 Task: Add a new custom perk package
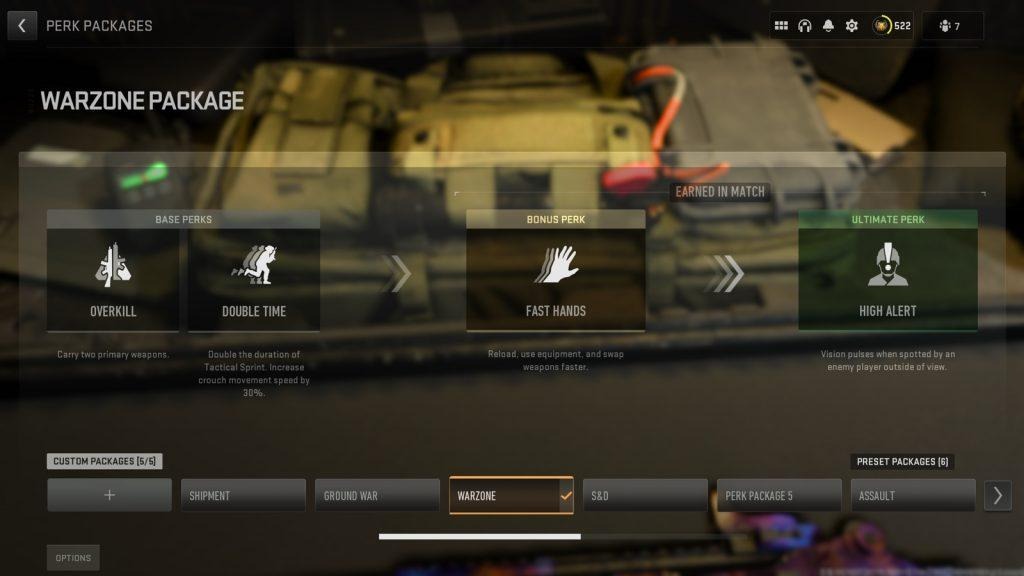[110, 495]
